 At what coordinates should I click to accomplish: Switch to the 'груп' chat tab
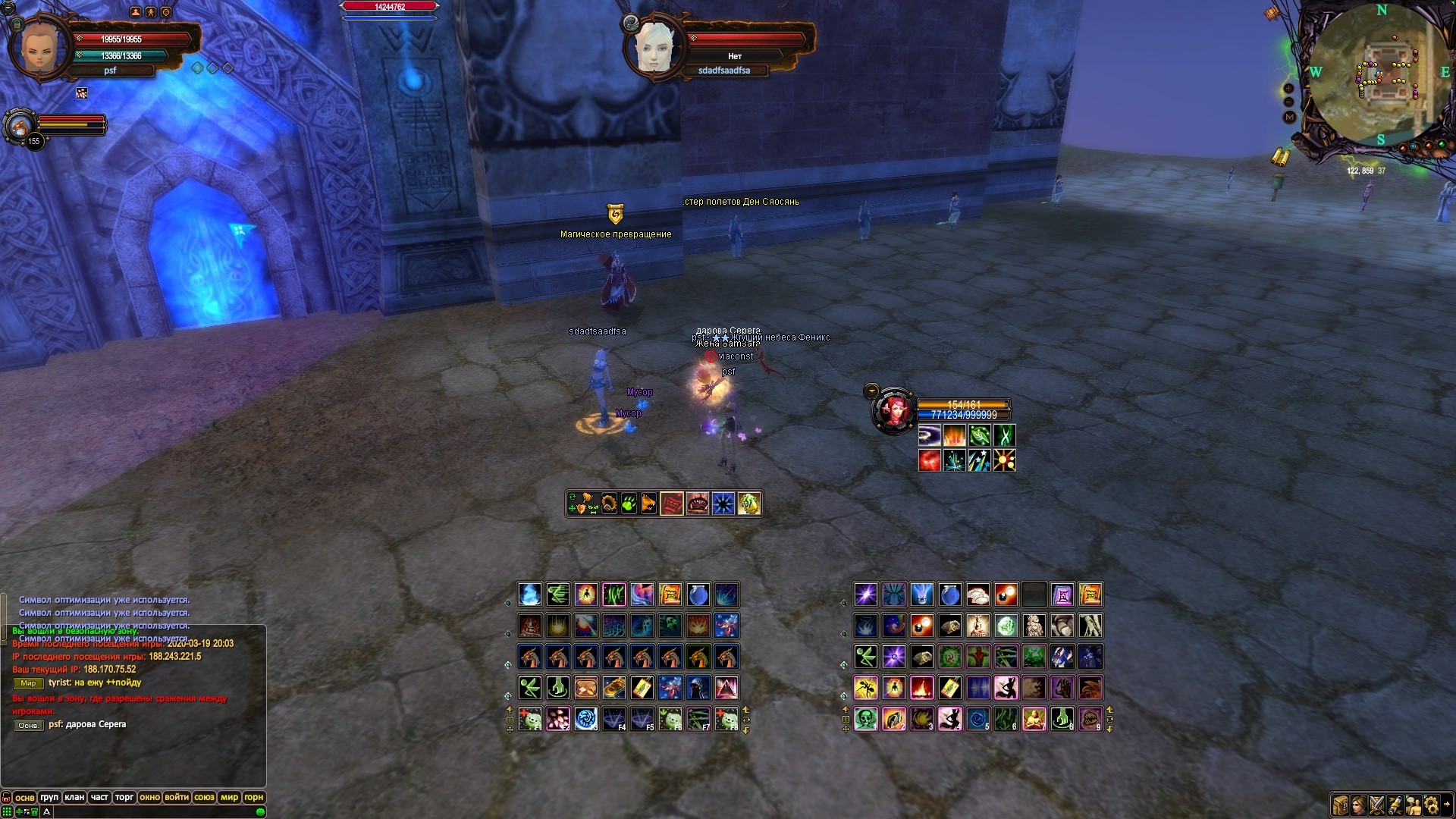(x=49, y=797)
